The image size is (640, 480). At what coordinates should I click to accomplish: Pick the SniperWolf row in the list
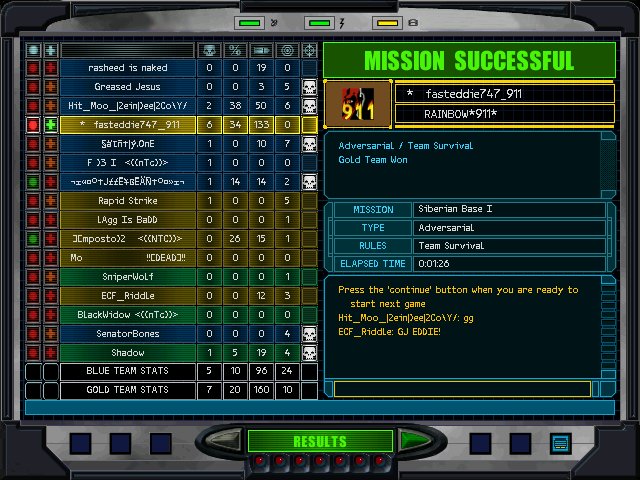[x=128, y=277]
